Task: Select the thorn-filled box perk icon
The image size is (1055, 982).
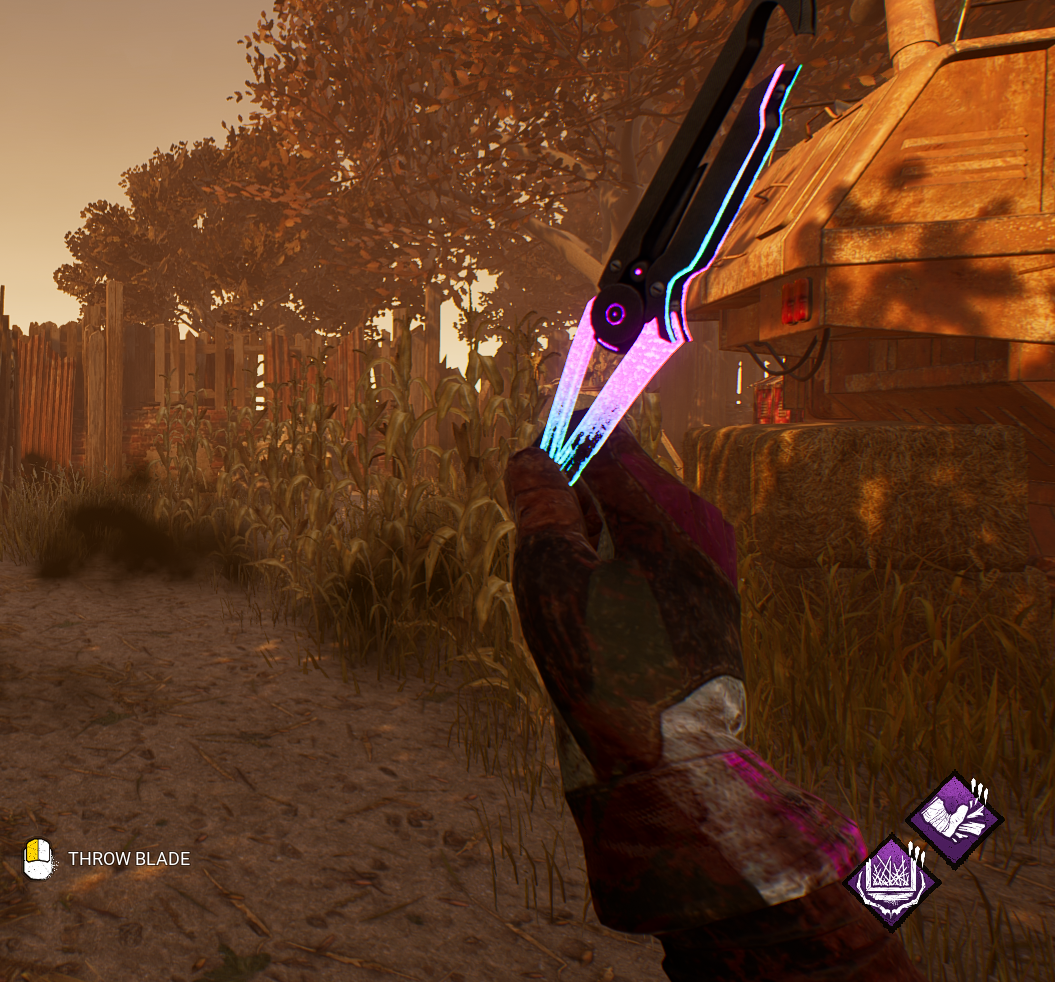Action: (x=892, y=882)
